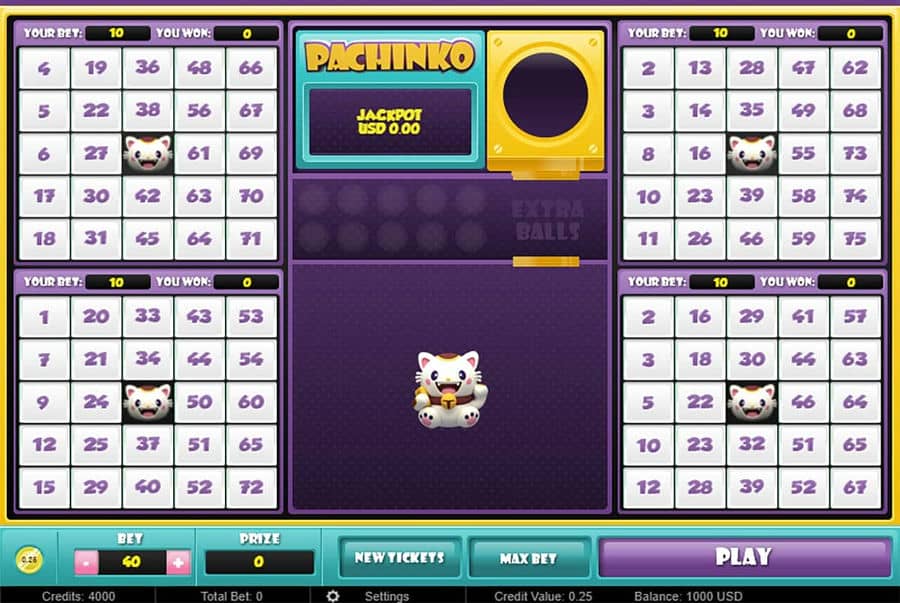This screenshot has width=900, height=603.
Task: Get New Tickets for the bingo cards
Action: [x=400, y=558]
